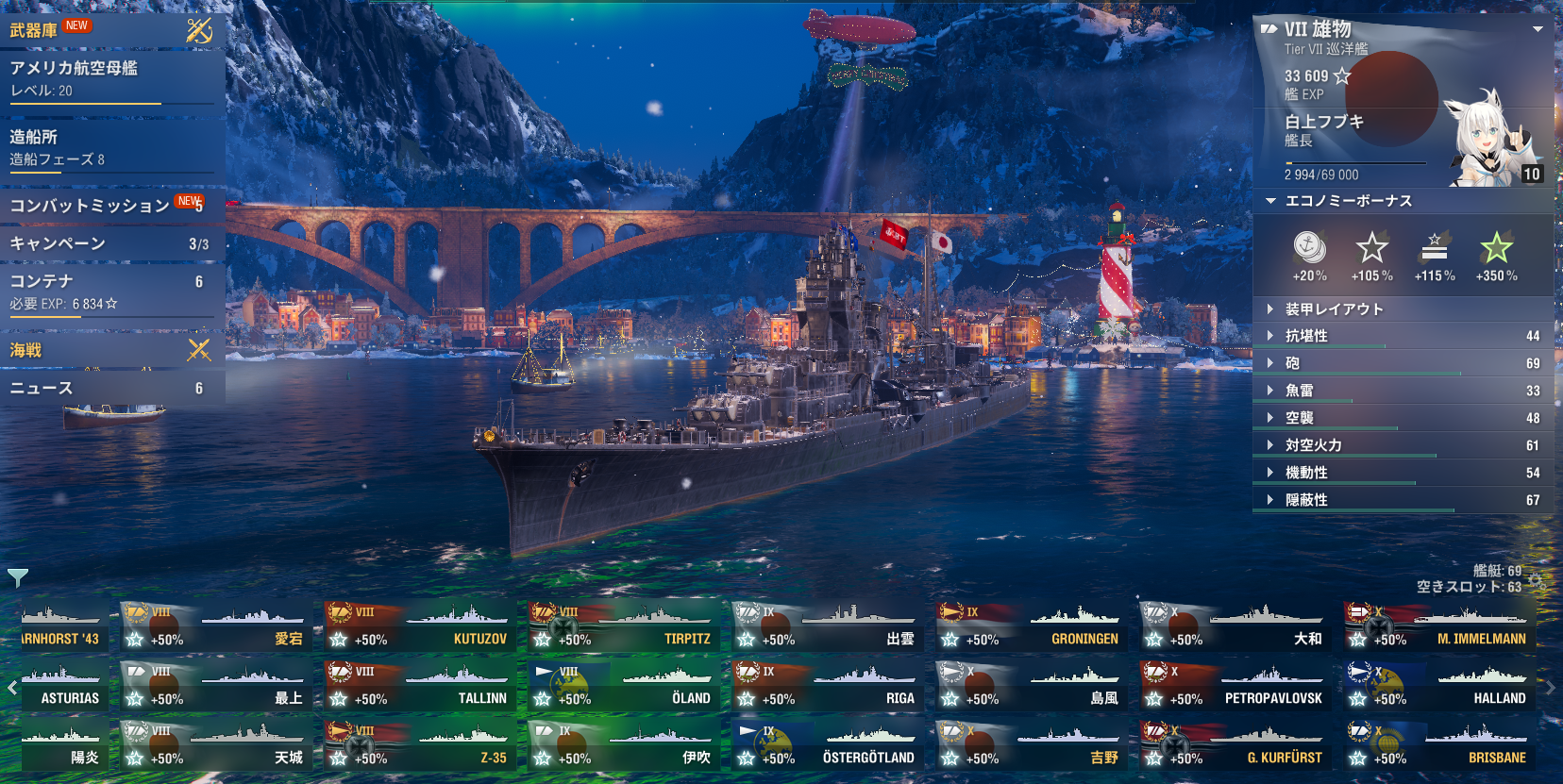The width and height of the screenshot is (1563, 784).
Task: Select the PETROPAVLOVSK cruiser in carousel
Action: point(1235,688)
